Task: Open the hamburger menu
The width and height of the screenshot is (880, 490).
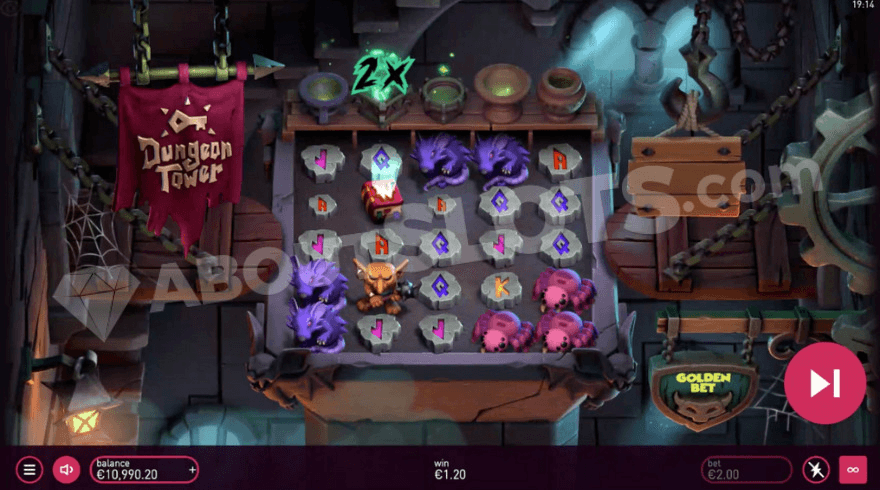Action: [x=29, y=469]
